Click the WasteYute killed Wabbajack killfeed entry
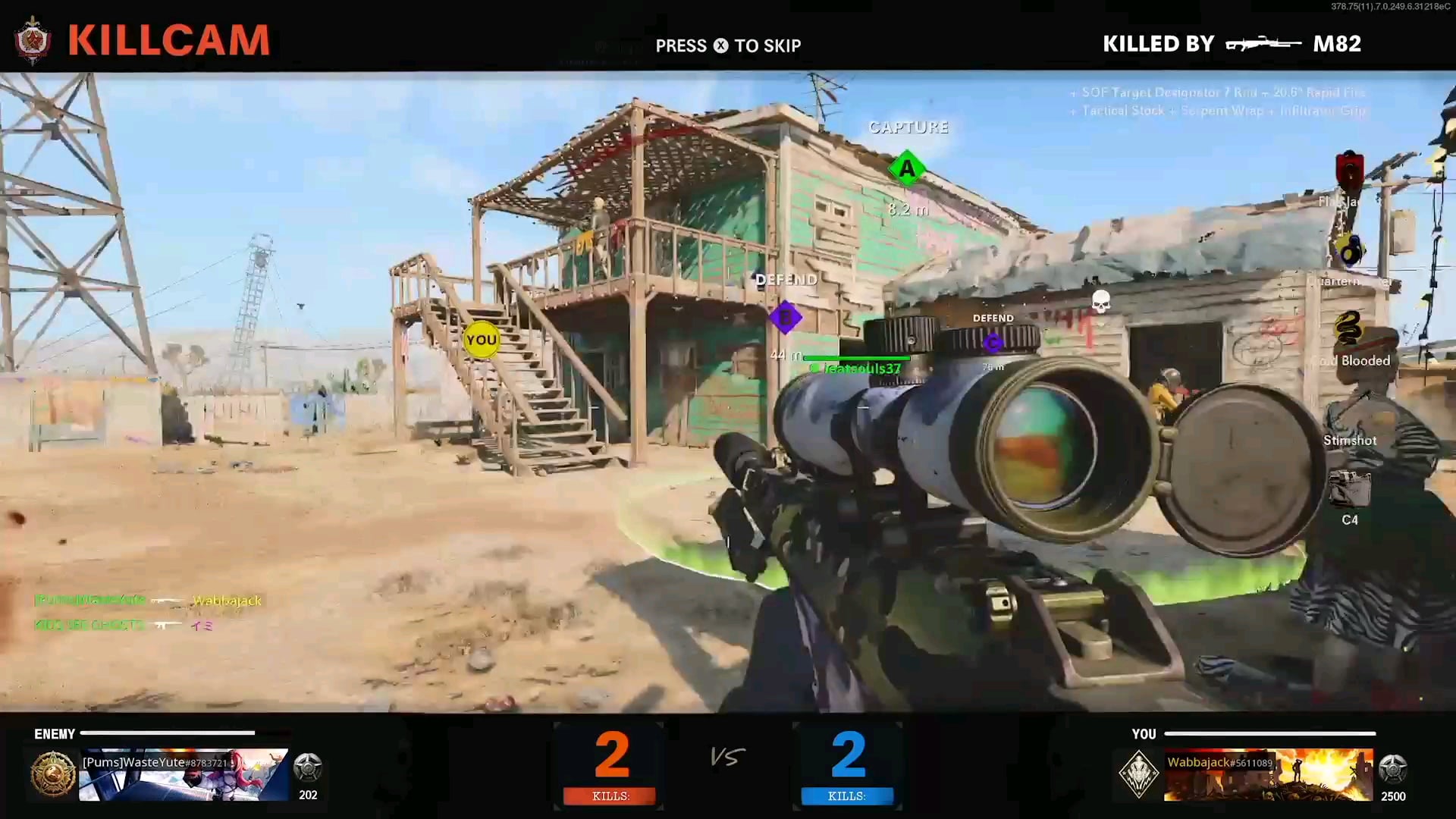 pos(148,601)
